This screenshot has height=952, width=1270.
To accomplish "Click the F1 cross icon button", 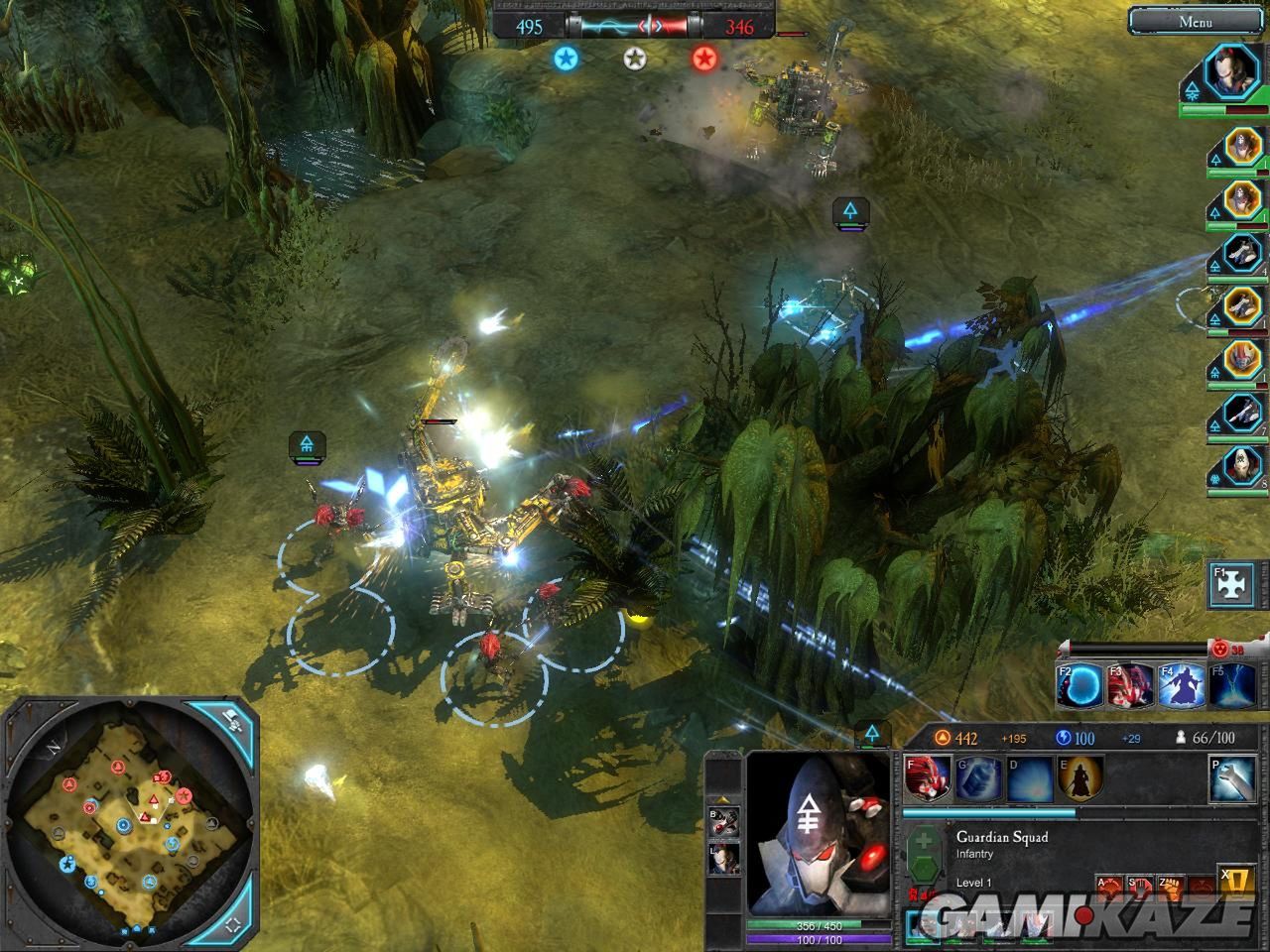I will pyautogui.click(x=1231, y=586).
